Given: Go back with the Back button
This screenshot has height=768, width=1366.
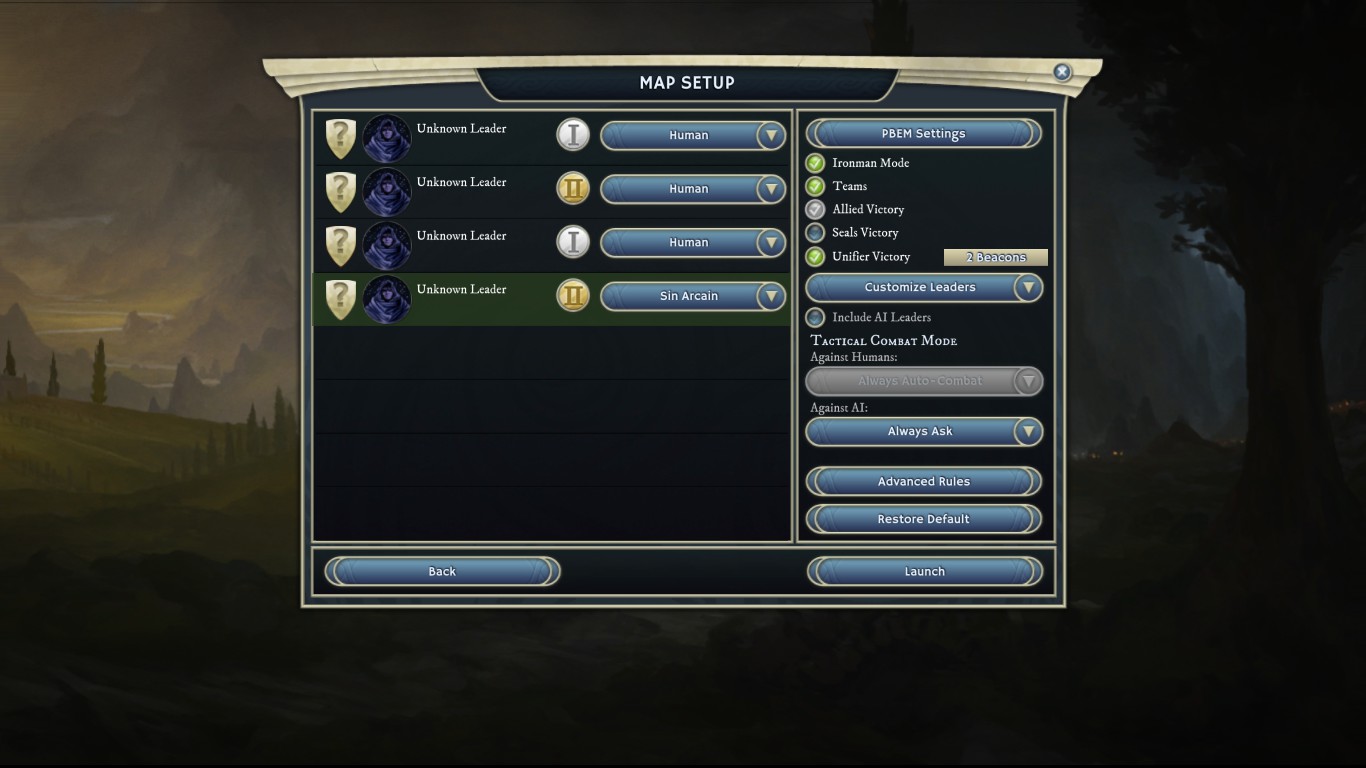Looking at the screenshot, I should [442, 572].
